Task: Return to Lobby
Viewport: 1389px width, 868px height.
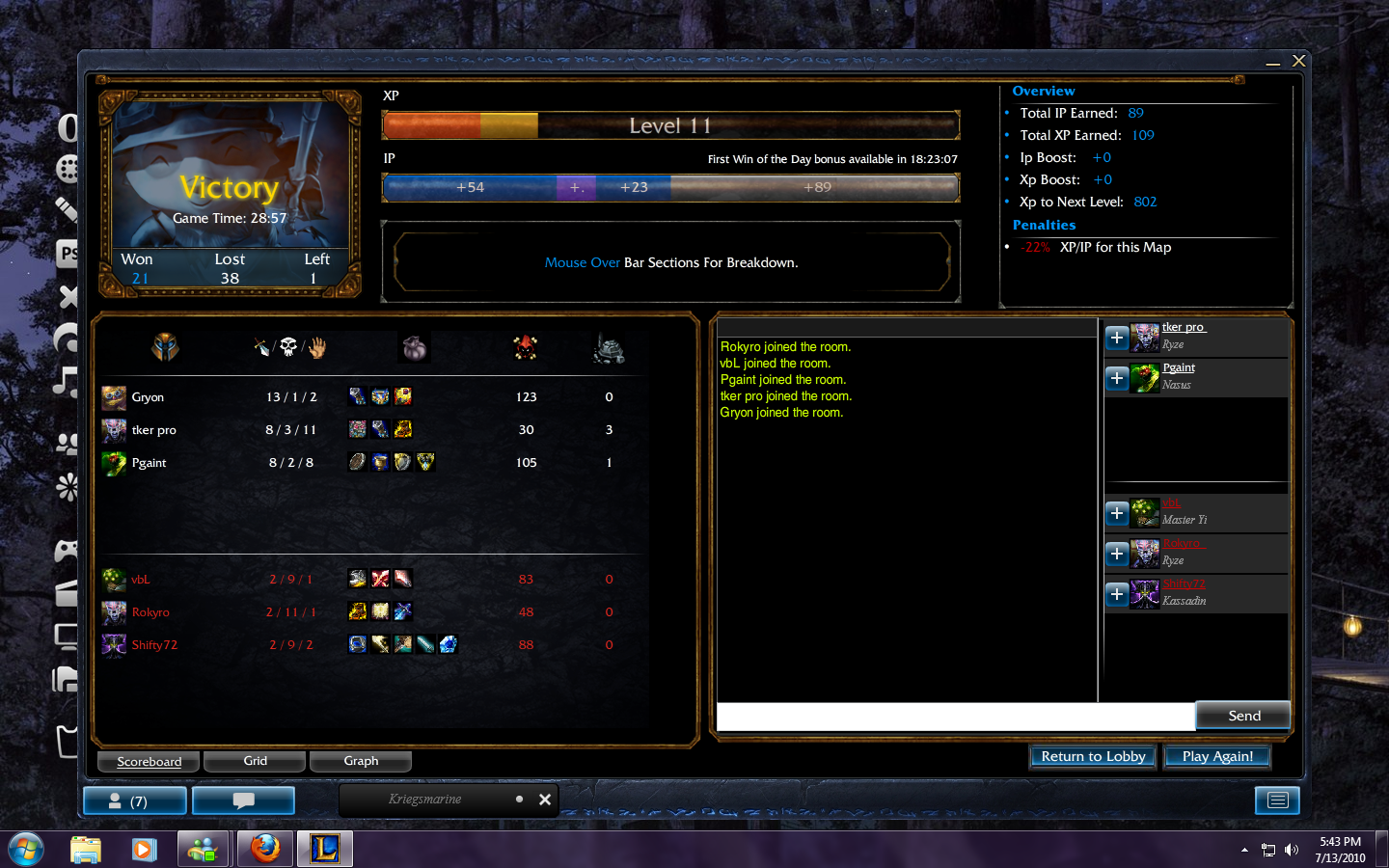Action: [x=1093, y=757]
